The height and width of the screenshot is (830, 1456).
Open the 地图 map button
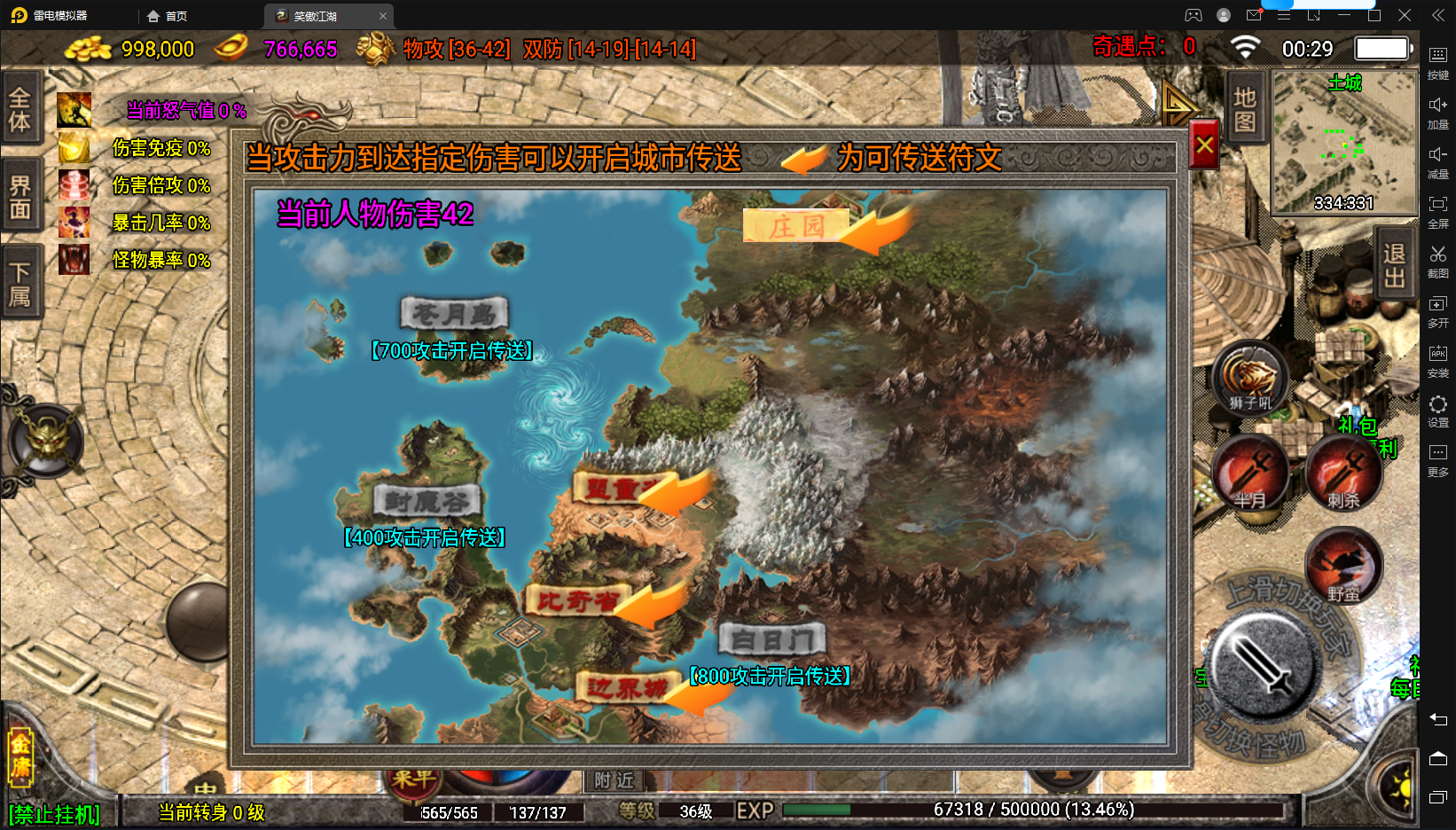click(x=1245, y=109)
